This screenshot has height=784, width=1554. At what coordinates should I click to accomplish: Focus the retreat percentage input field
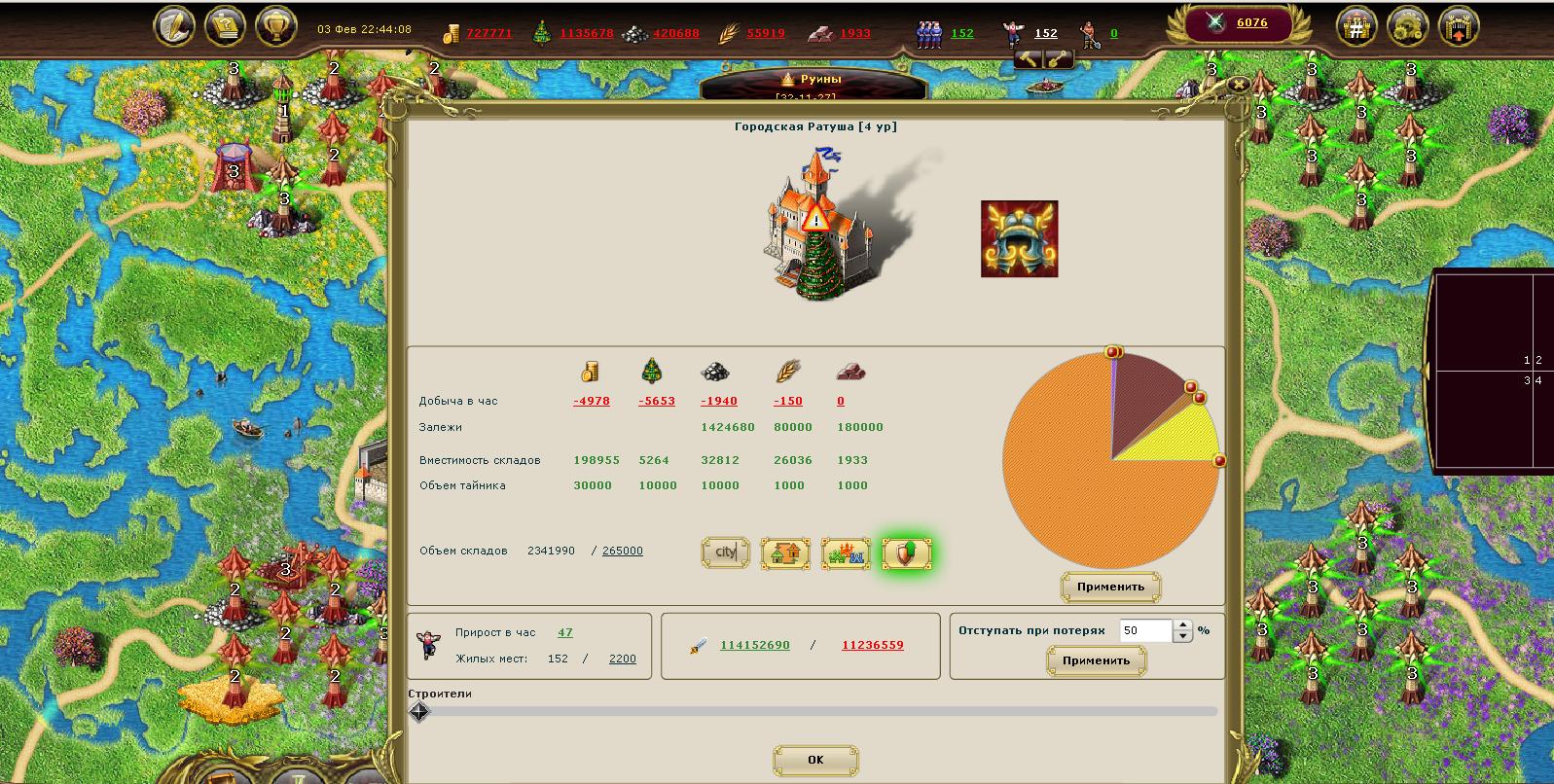click(1145, 630)
